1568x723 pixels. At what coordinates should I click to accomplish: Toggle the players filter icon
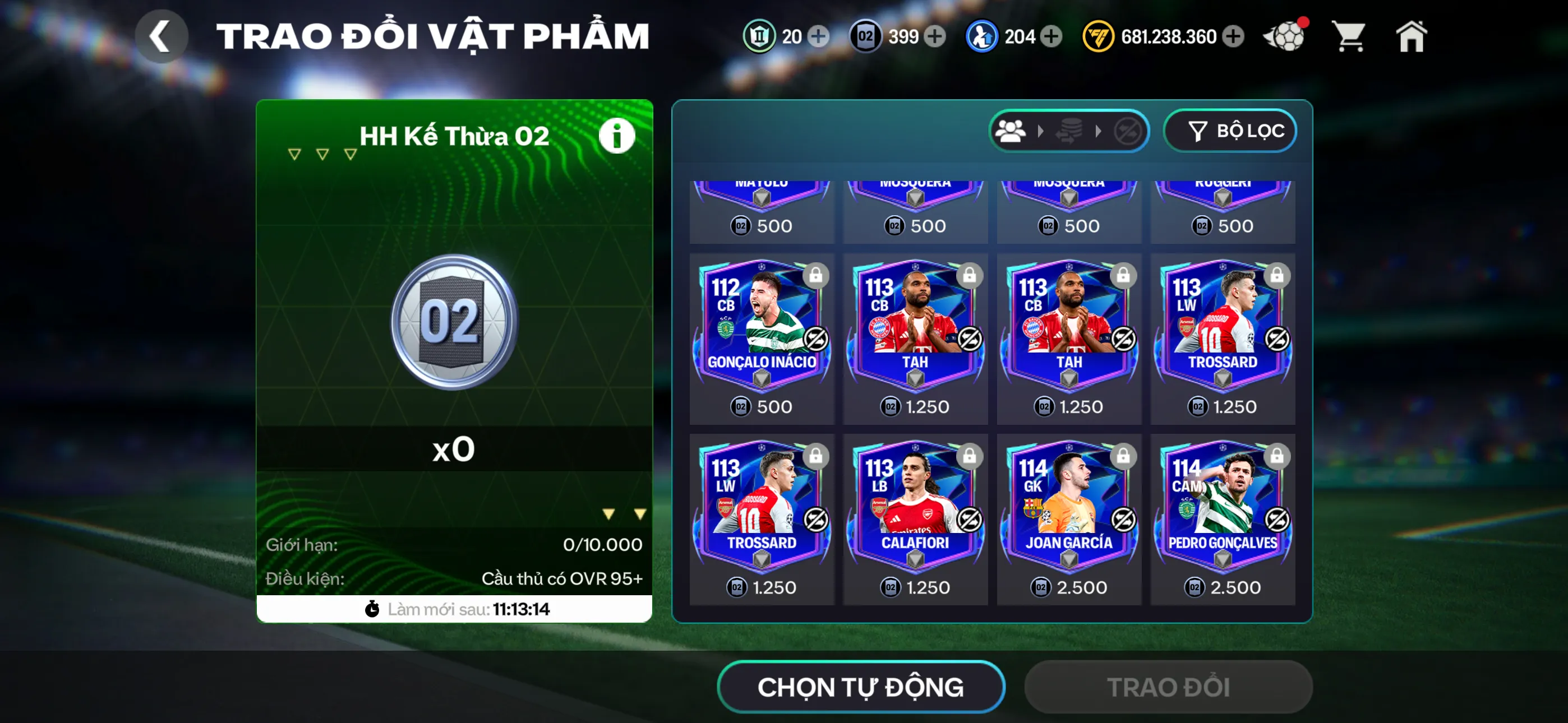click(x=1011, y=130)
